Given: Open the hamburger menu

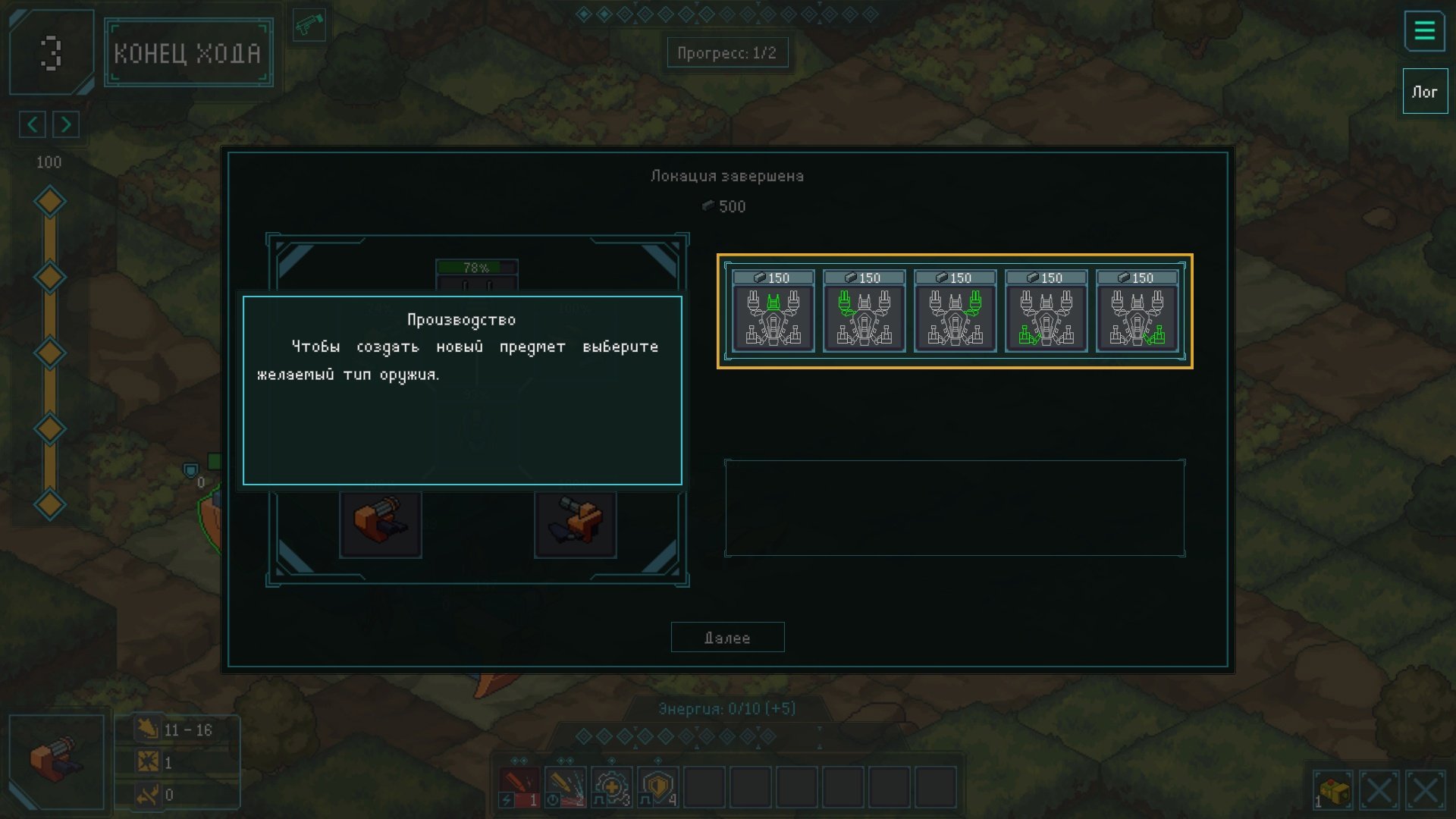Looking at the screenshot, I should coord(1424,32).
